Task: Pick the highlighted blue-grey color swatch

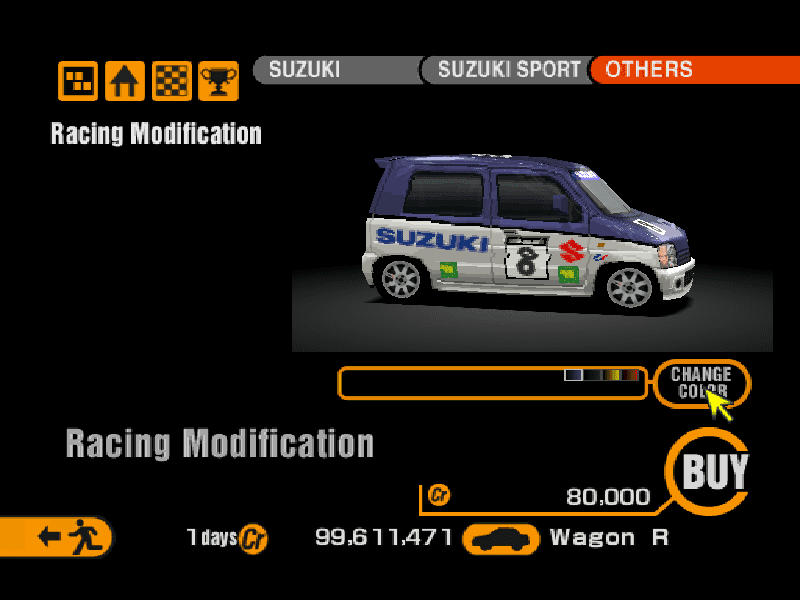Action: [573, 375]
